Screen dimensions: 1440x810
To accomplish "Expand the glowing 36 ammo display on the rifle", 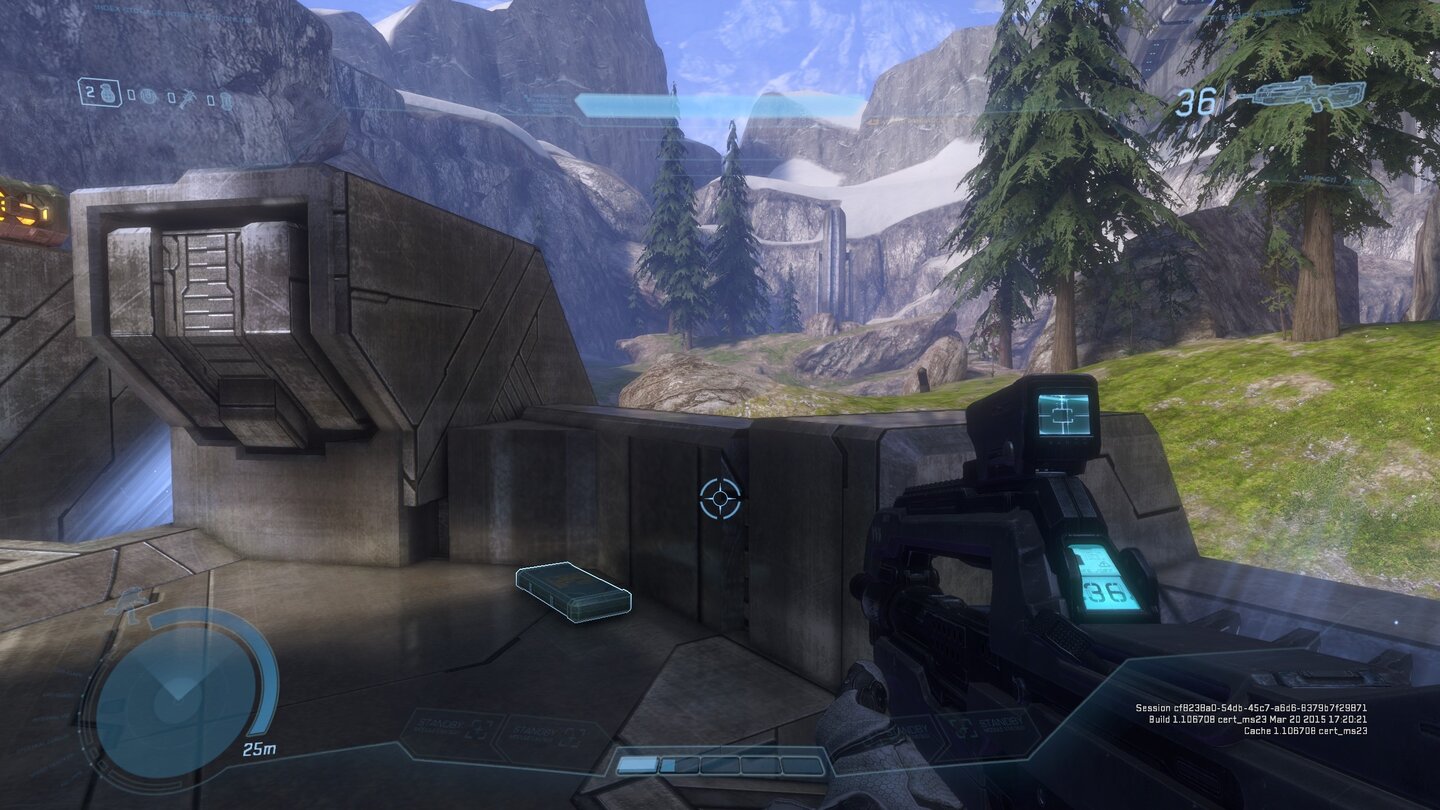I will 1098,580.
